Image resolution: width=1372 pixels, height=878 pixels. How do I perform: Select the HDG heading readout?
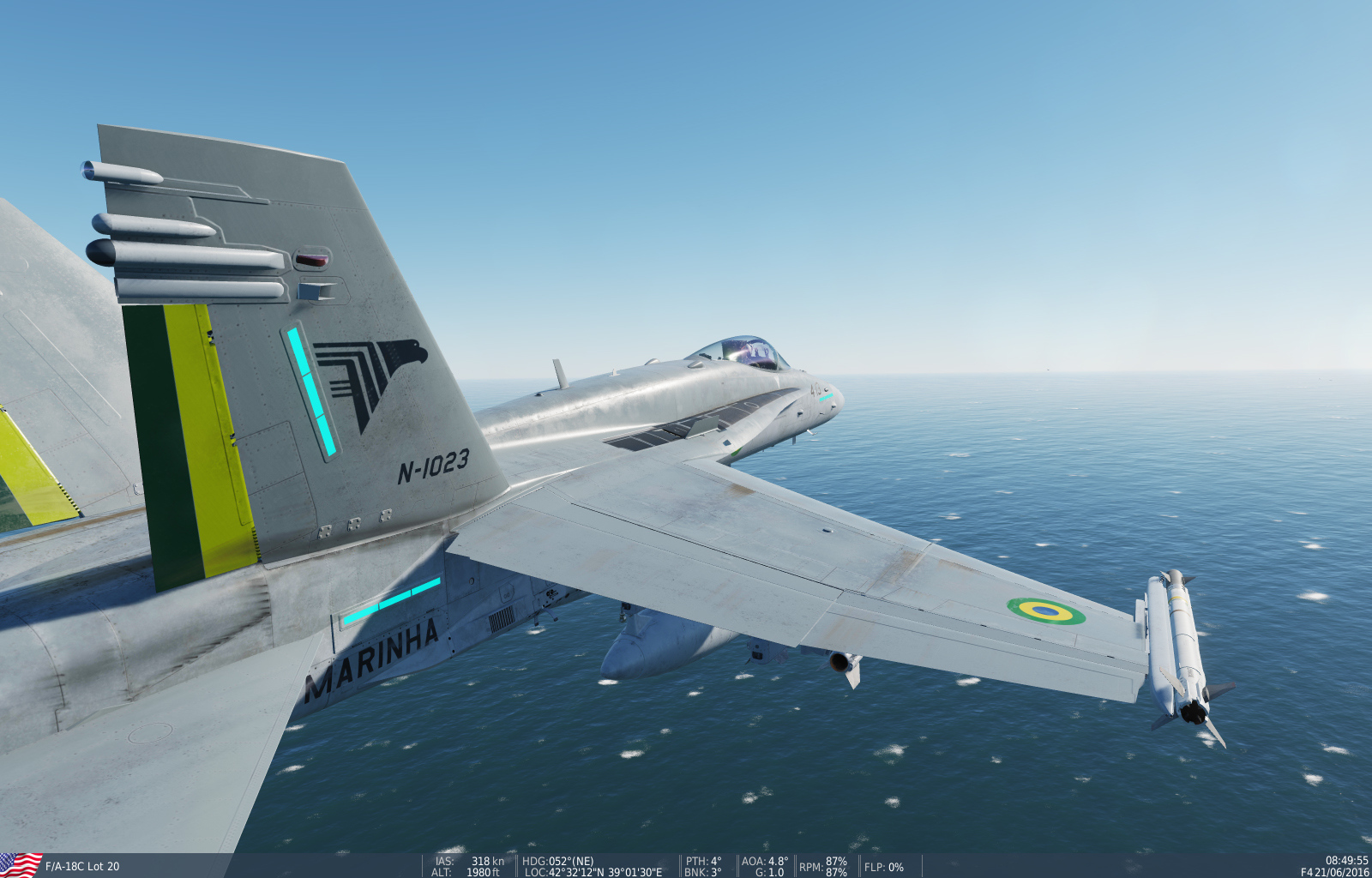pos(557,861)
